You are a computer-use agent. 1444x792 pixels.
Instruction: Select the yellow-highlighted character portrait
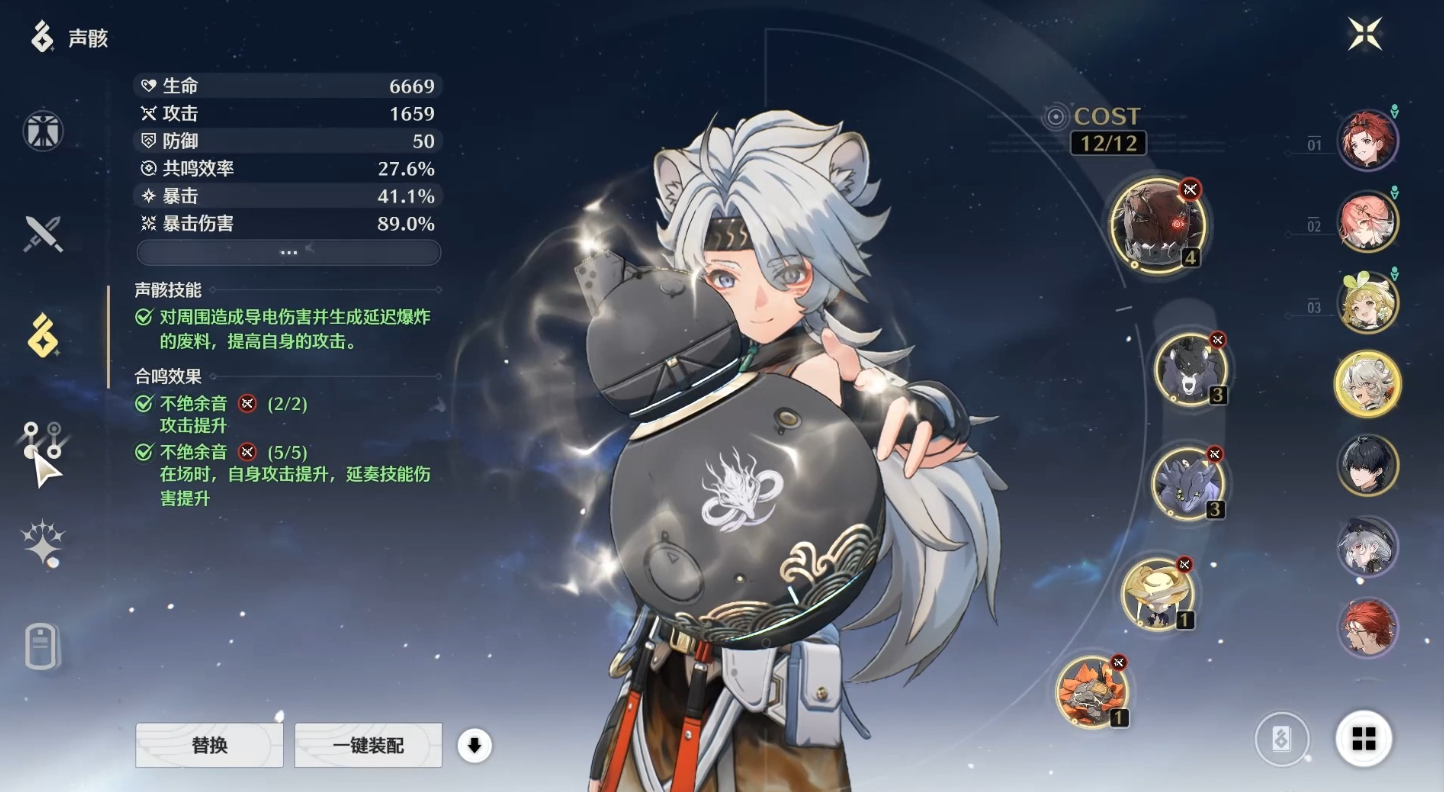pyautogui.click(x=1368, y=383)
